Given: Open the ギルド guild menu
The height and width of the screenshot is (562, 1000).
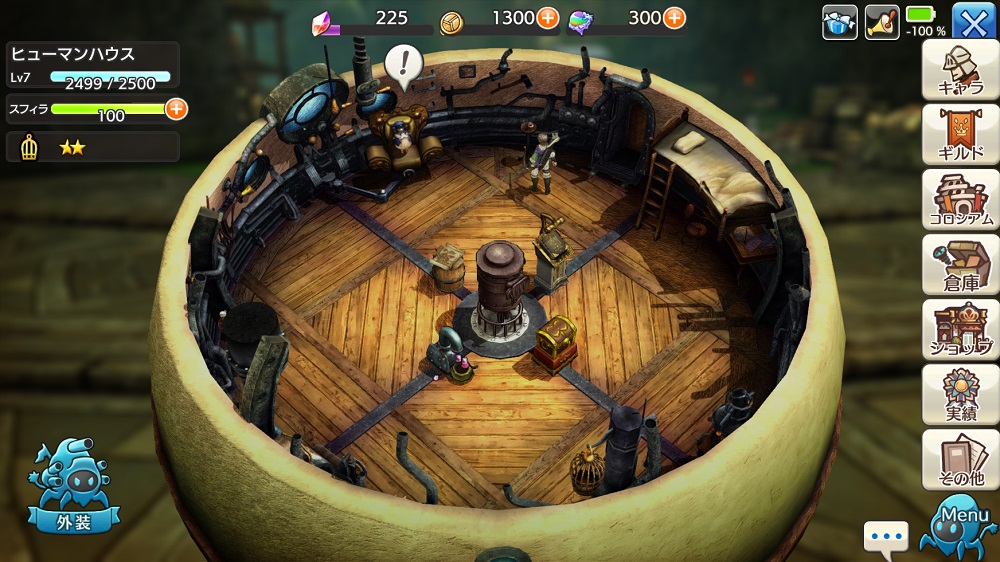Looking at the screenshot, I should pyautogui.click(x=960, y=135).
